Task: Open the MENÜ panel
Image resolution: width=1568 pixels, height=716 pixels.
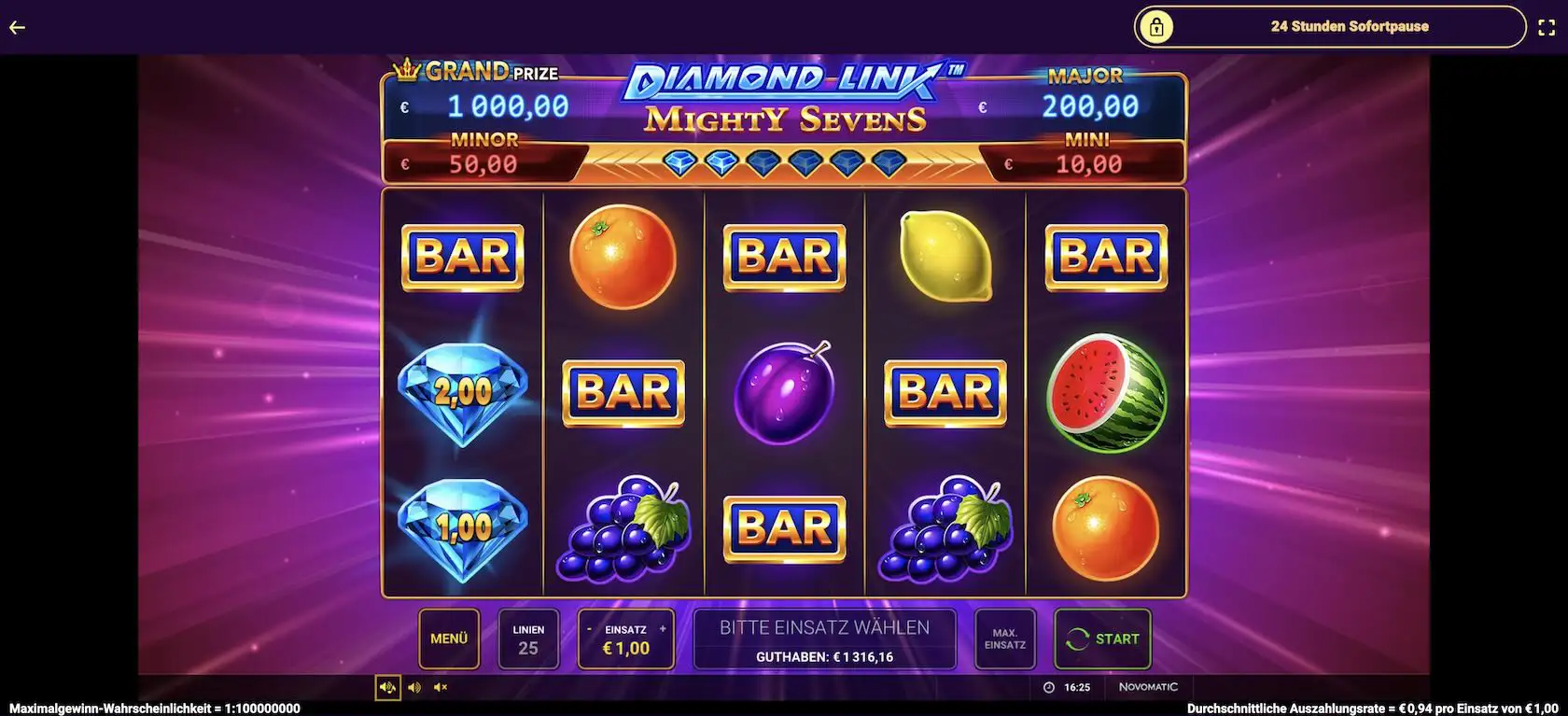Action: point(449,639)
